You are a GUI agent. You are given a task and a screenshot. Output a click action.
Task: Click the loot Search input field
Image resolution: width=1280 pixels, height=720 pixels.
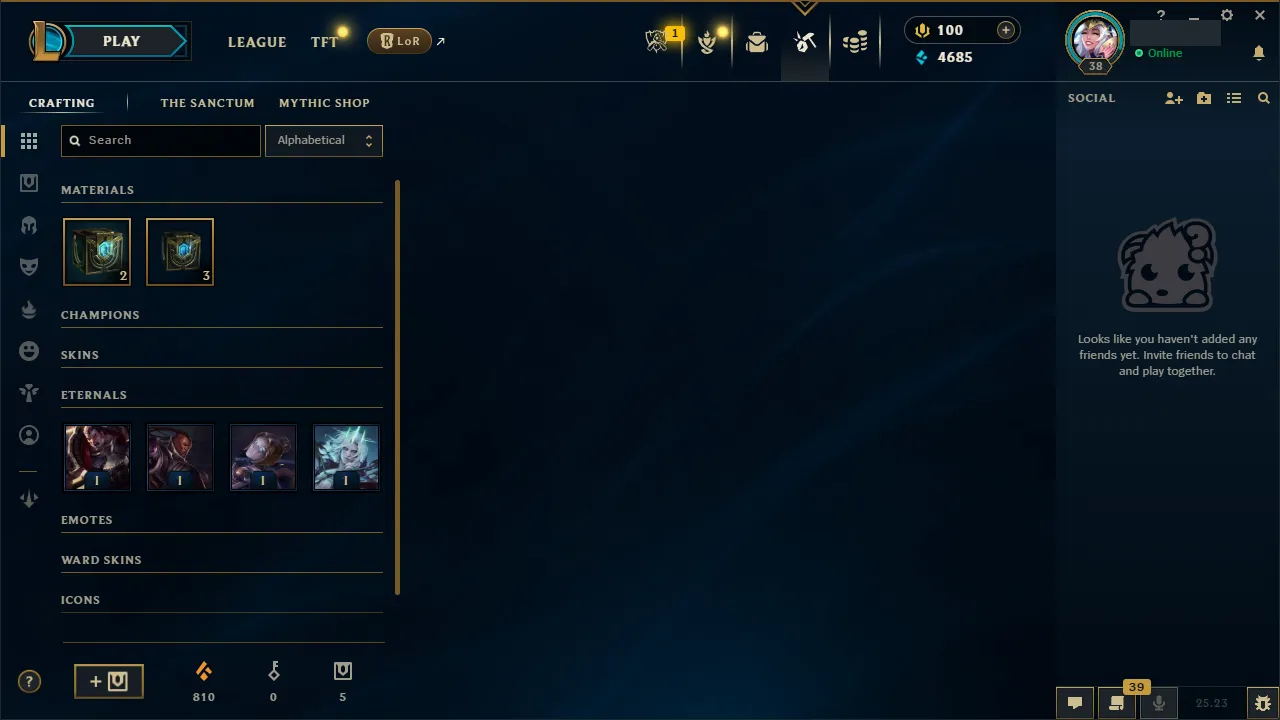[x=160, y=140]
